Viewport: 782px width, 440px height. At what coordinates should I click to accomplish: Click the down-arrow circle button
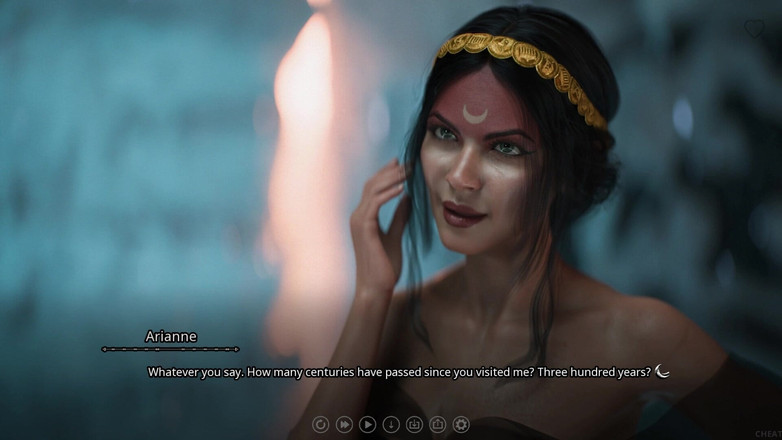coord(391,425)
